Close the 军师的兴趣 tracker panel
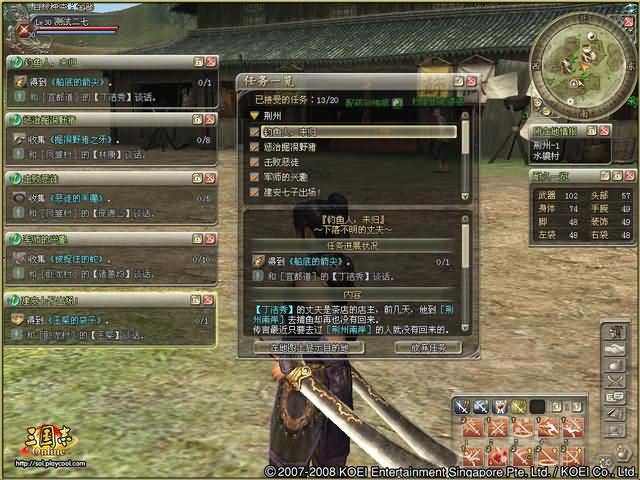Image resolution: width=640 pixels, height=480 pixels. tap(209, 238)
